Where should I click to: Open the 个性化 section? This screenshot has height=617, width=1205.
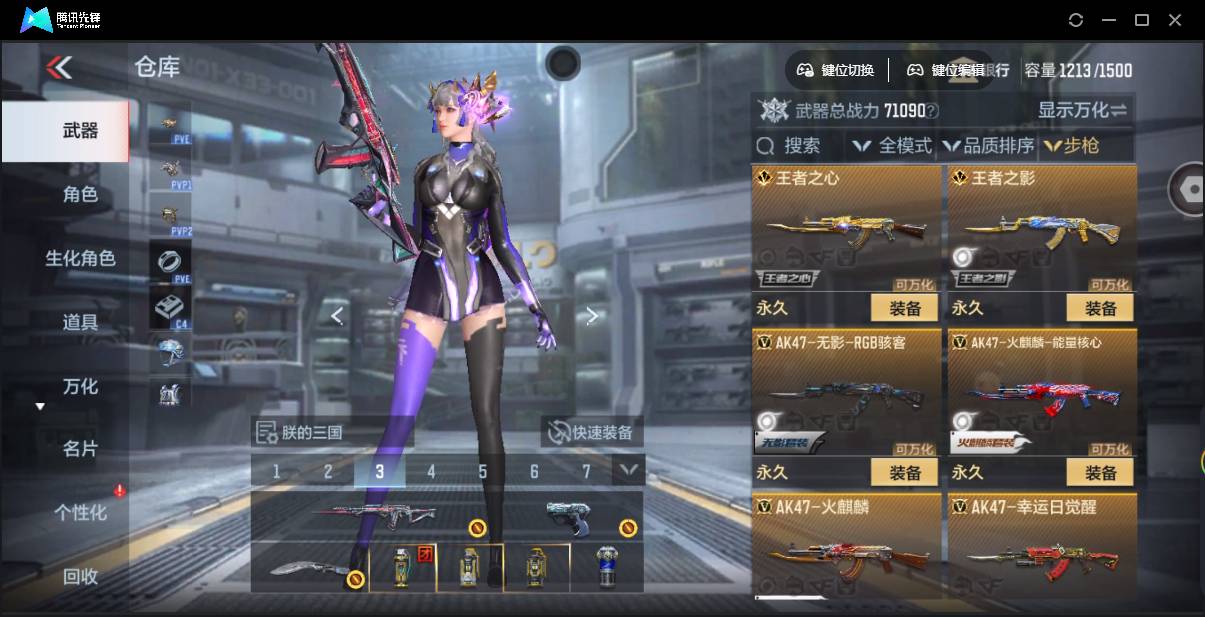coord(80,512)
